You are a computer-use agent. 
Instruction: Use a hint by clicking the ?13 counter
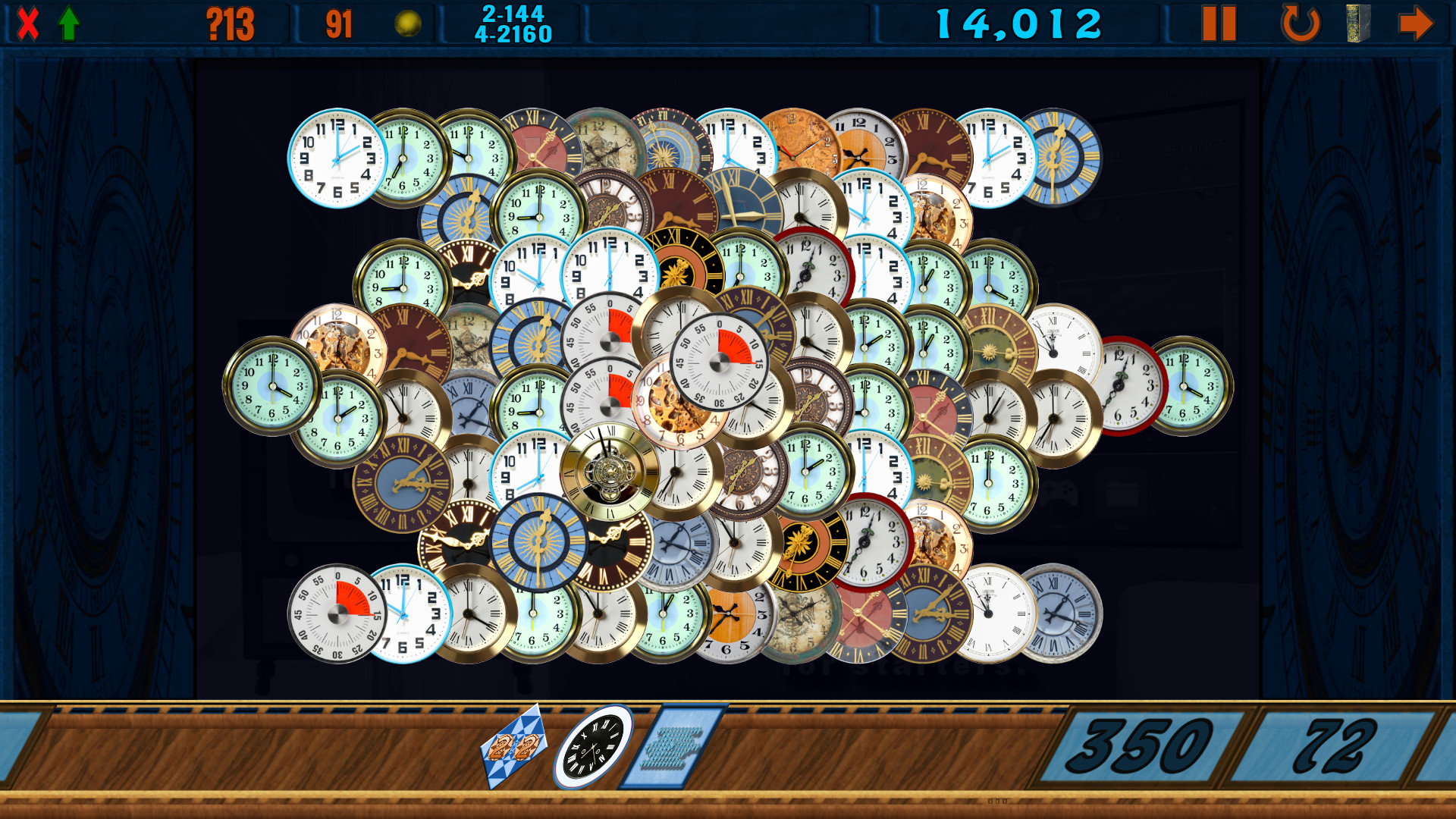point(229,23)
